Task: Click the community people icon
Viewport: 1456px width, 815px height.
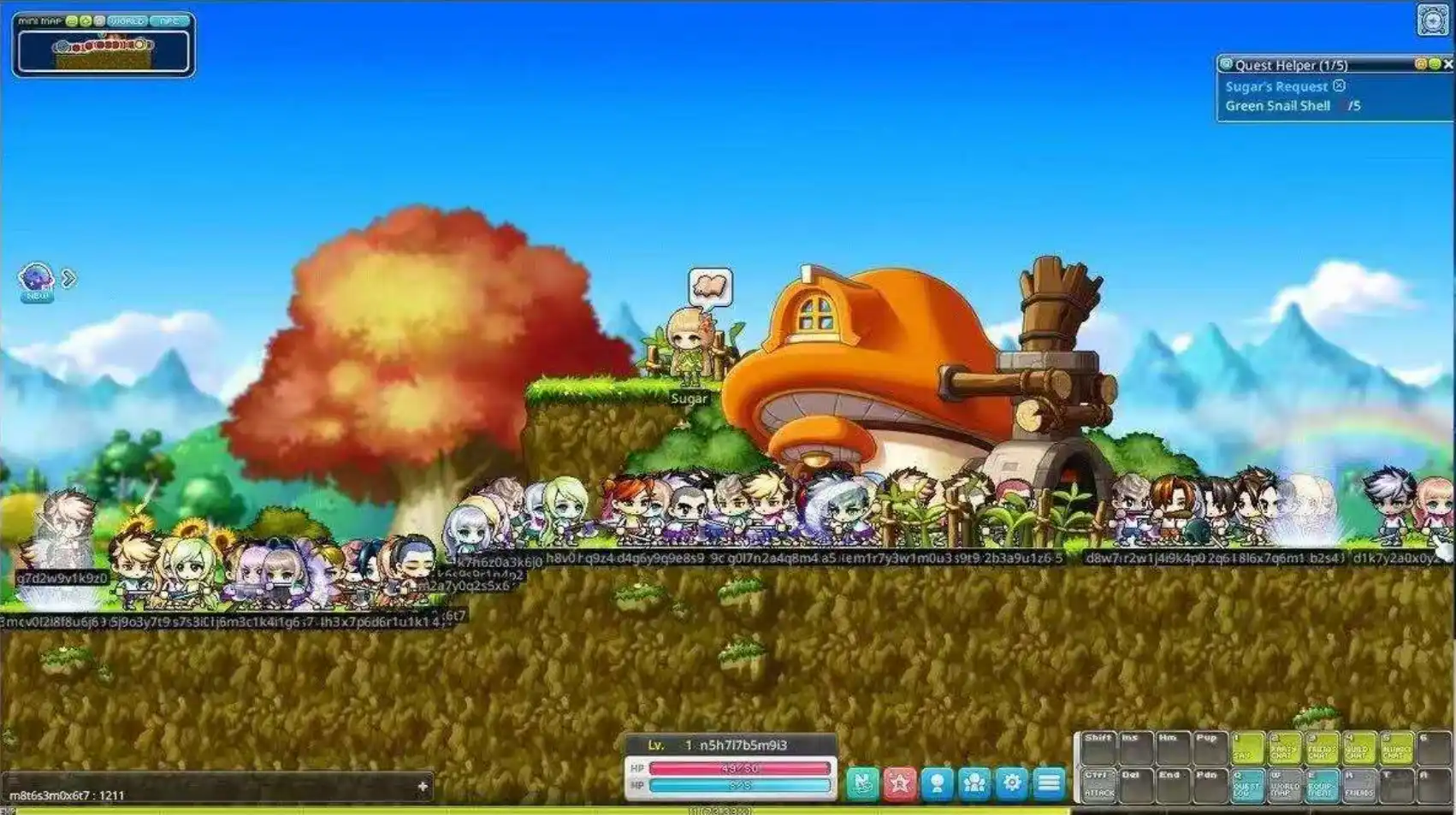Action: (x=974, y=782)
